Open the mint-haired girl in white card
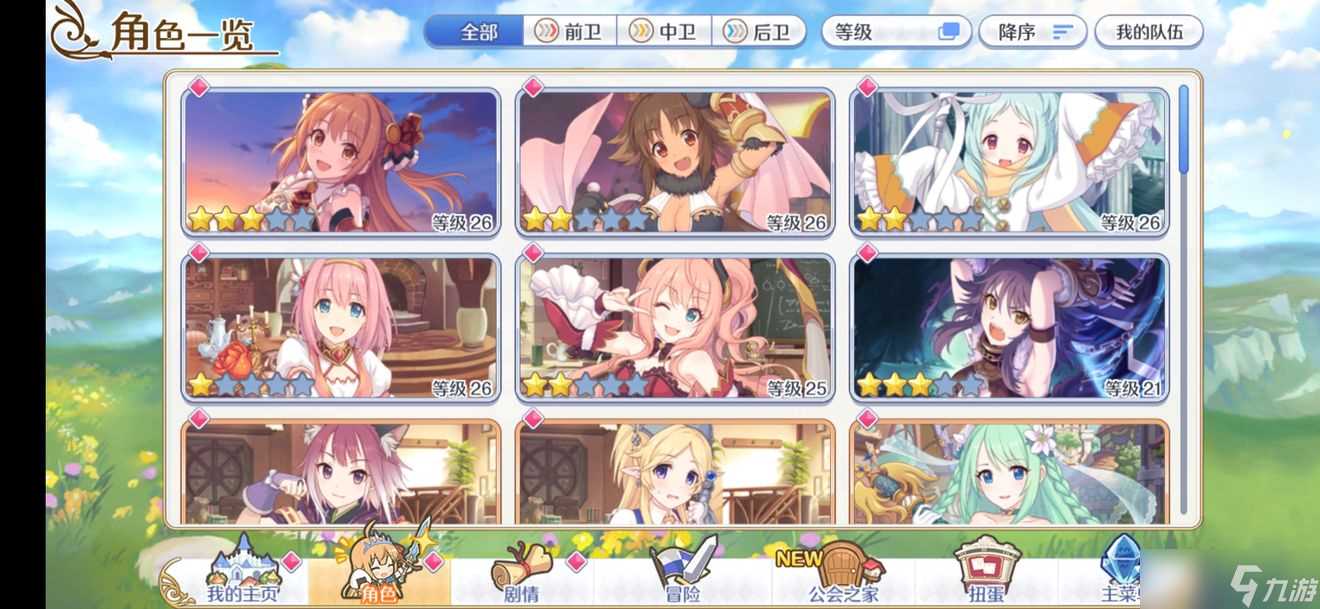 click(1008, 163)
